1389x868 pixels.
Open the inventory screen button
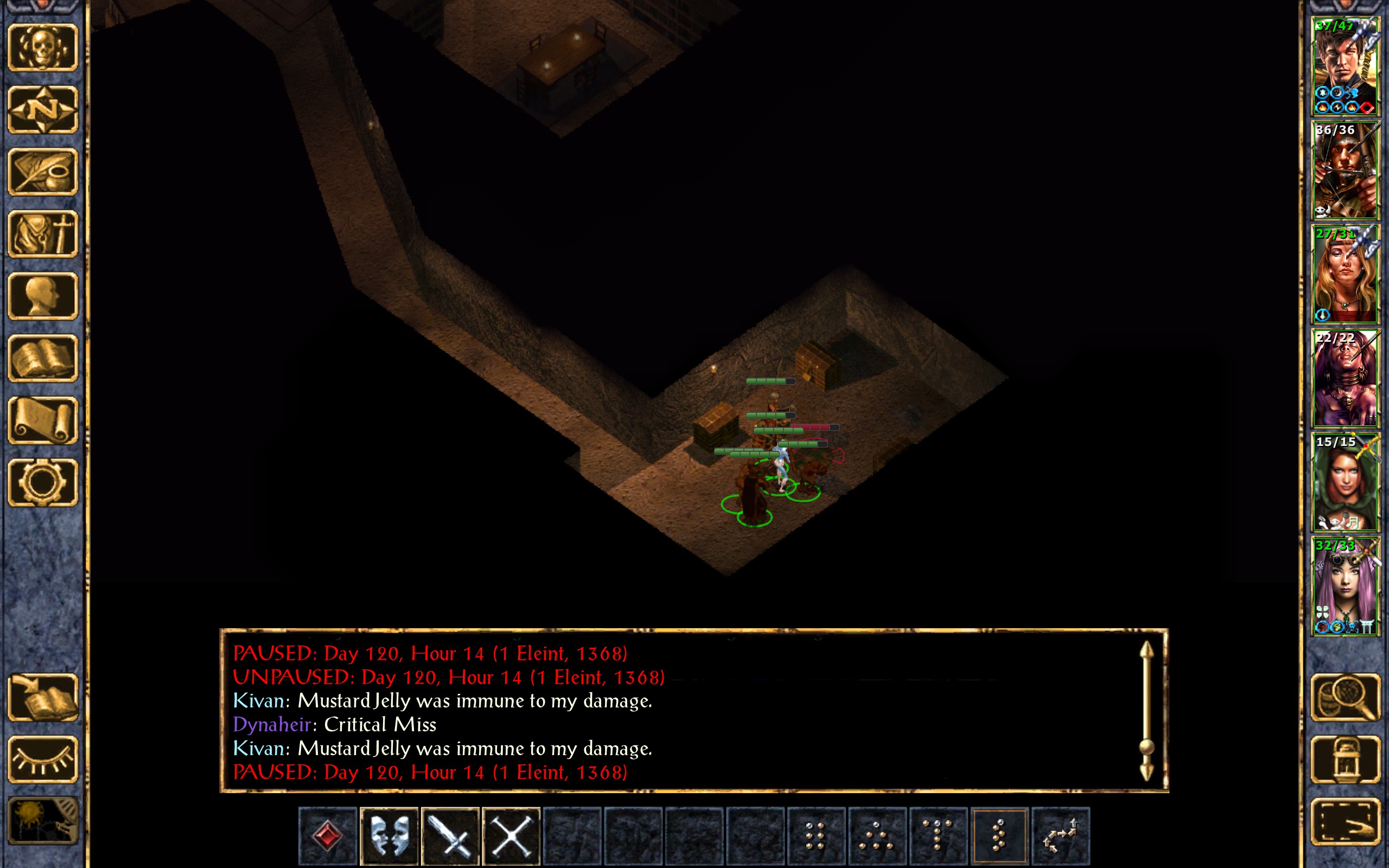pos(43,234)
